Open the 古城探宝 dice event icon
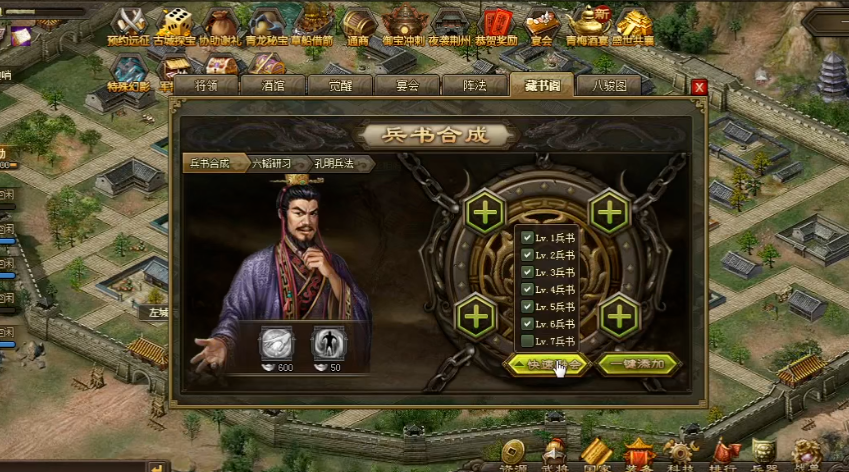Viewport: 849px width, 472px height. (179, 23)
